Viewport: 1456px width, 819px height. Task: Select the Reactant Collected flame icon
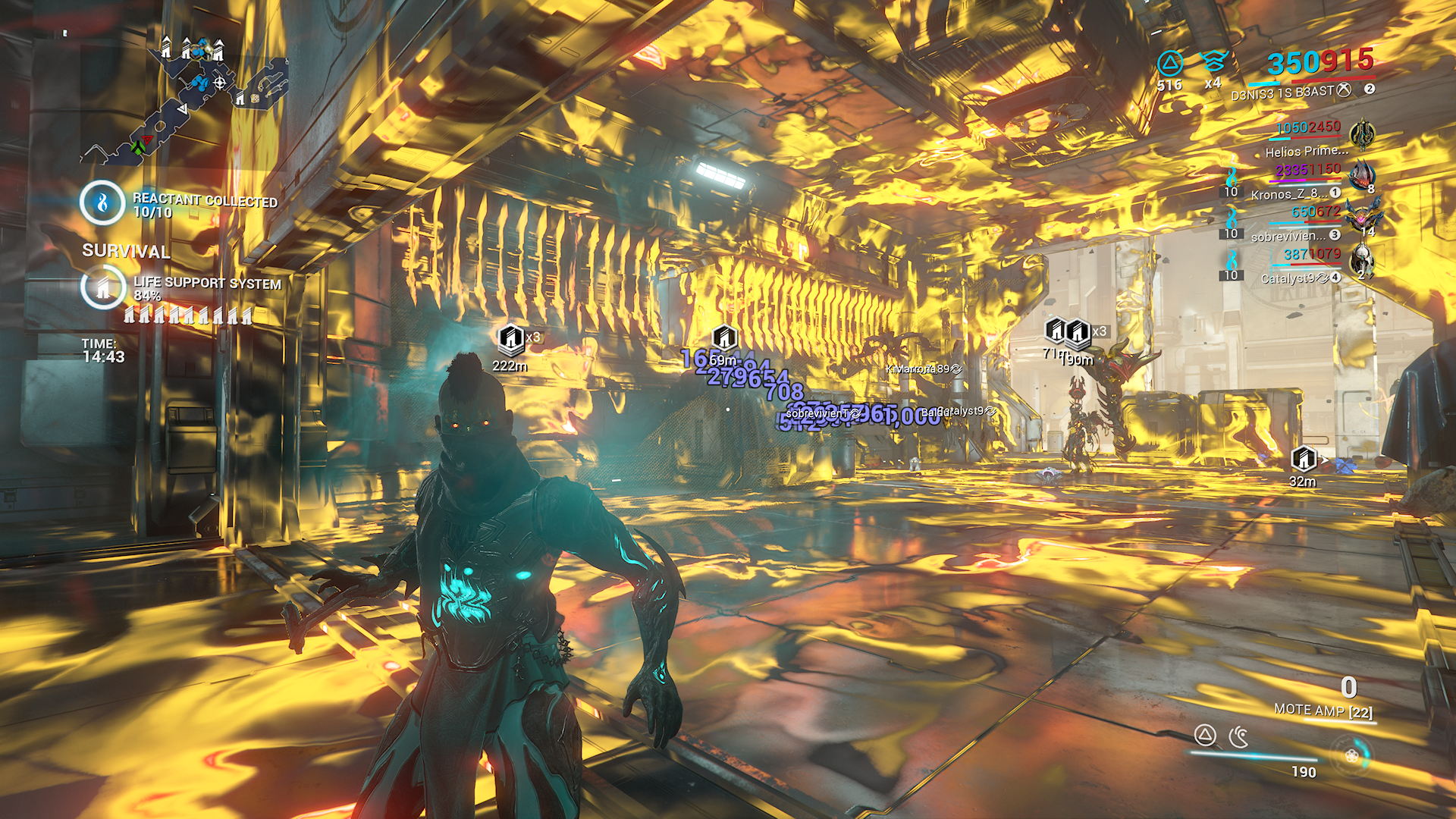click(102, 202)
